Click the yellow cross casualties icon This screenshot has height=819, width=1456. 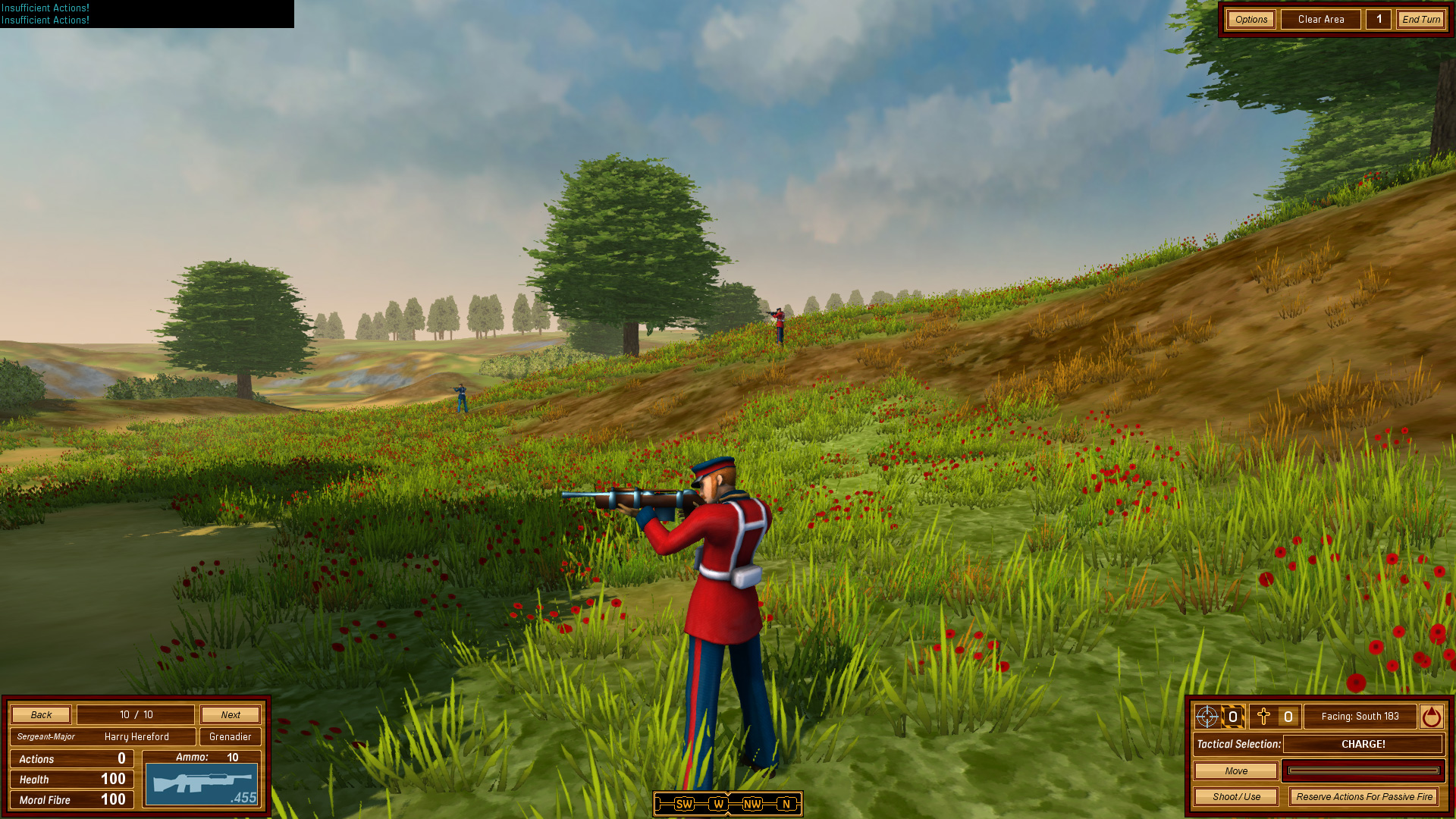click(x=1263, y=717)
